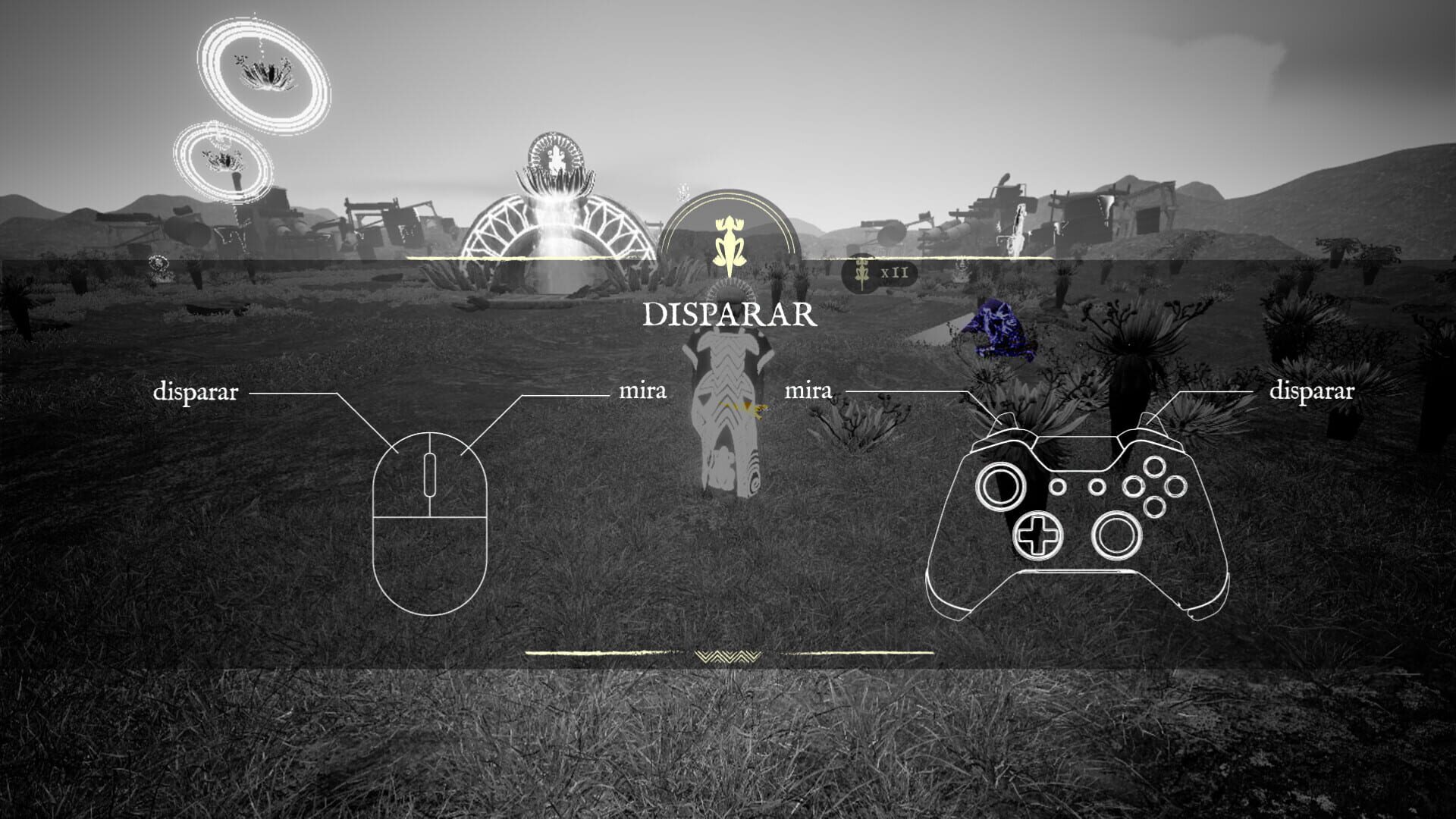This screenshot has width=1456, height=819.
Task: Select the golden frog sigil icon
Action: (x=729, y=243)
